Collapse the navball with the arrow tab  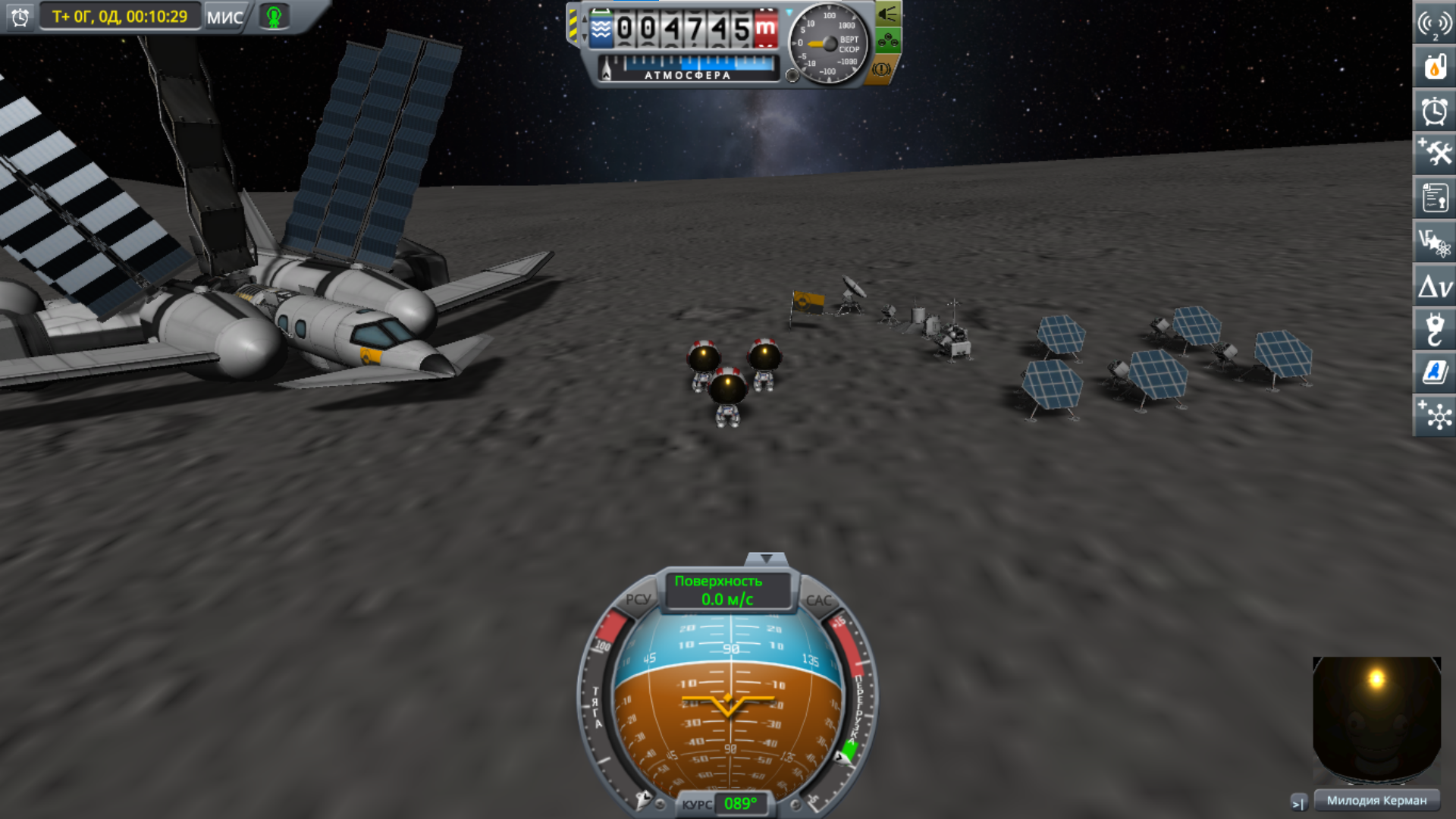coord(766,559)
